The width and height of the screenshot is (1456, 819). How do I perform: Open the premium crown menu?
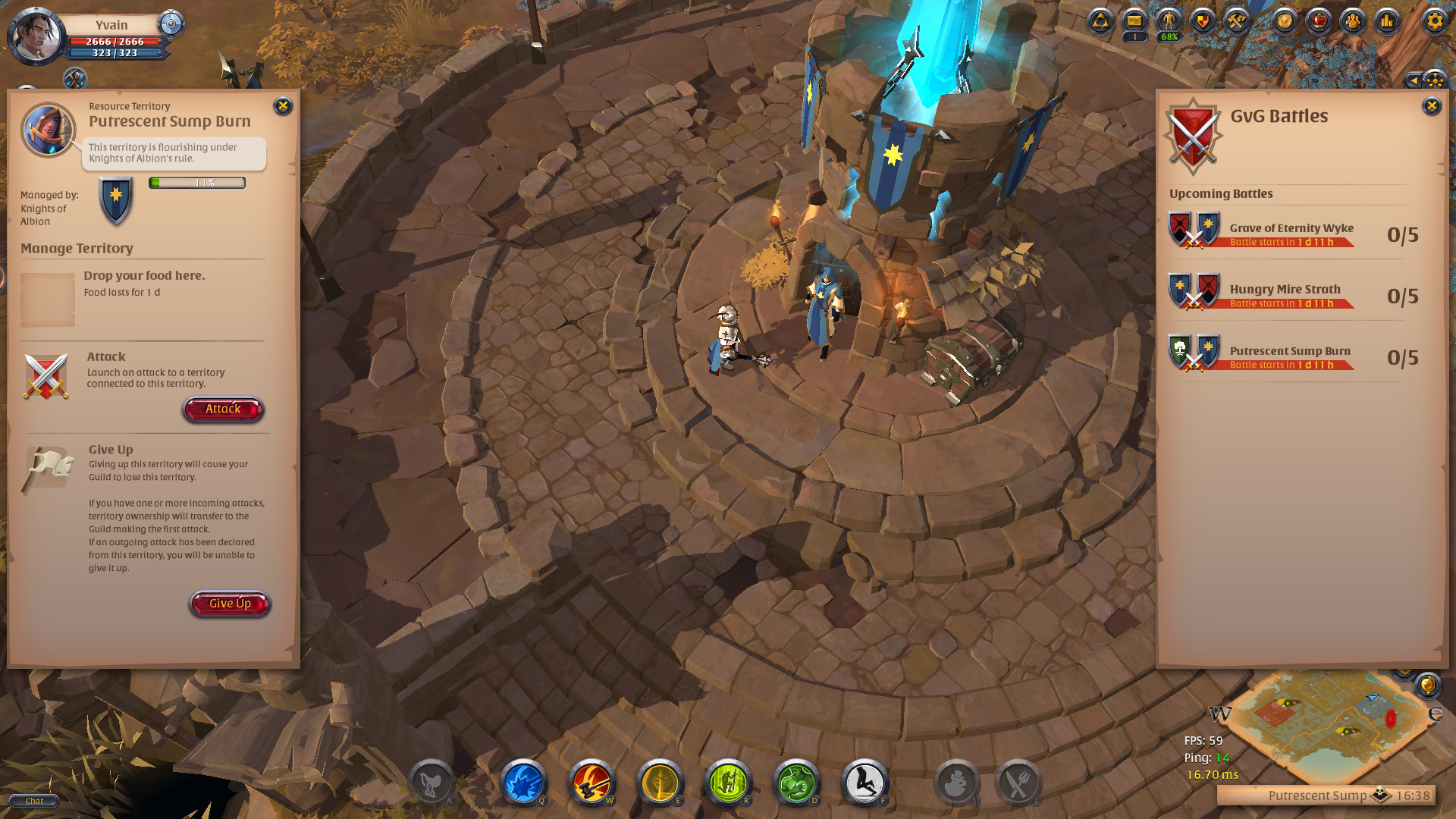point(1319,21)
